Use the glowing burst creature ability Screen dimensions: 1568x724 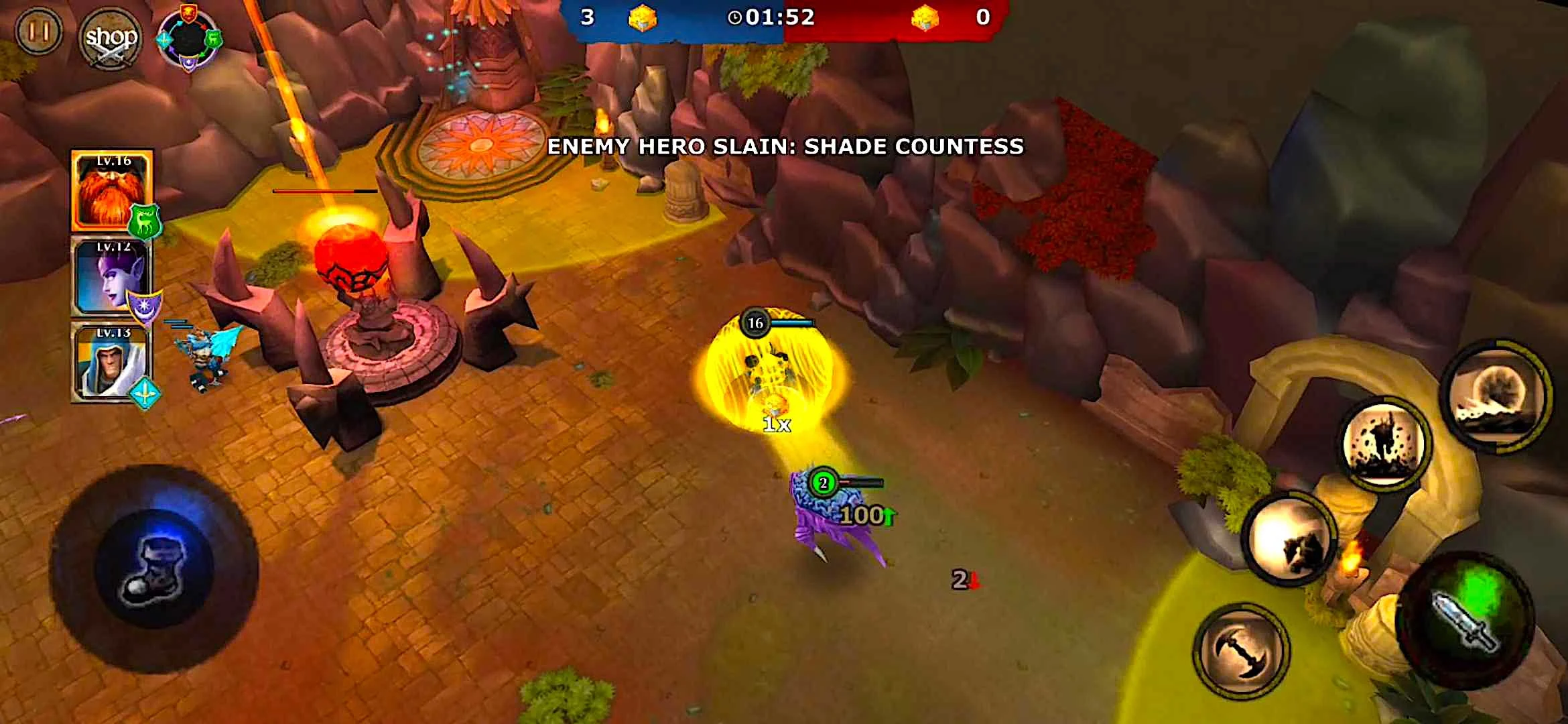tap(1289, 540)
